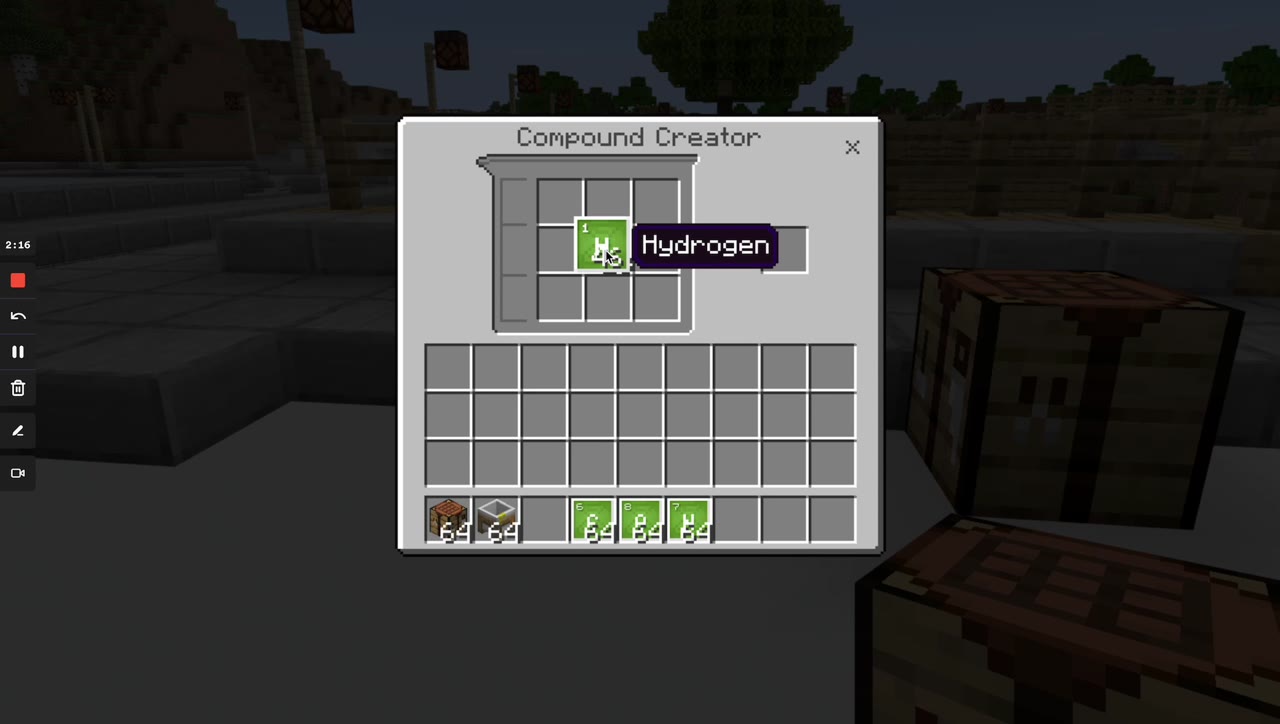Select the Carbon element in the hotbar
1280x724 pixels.
point(592,519)
